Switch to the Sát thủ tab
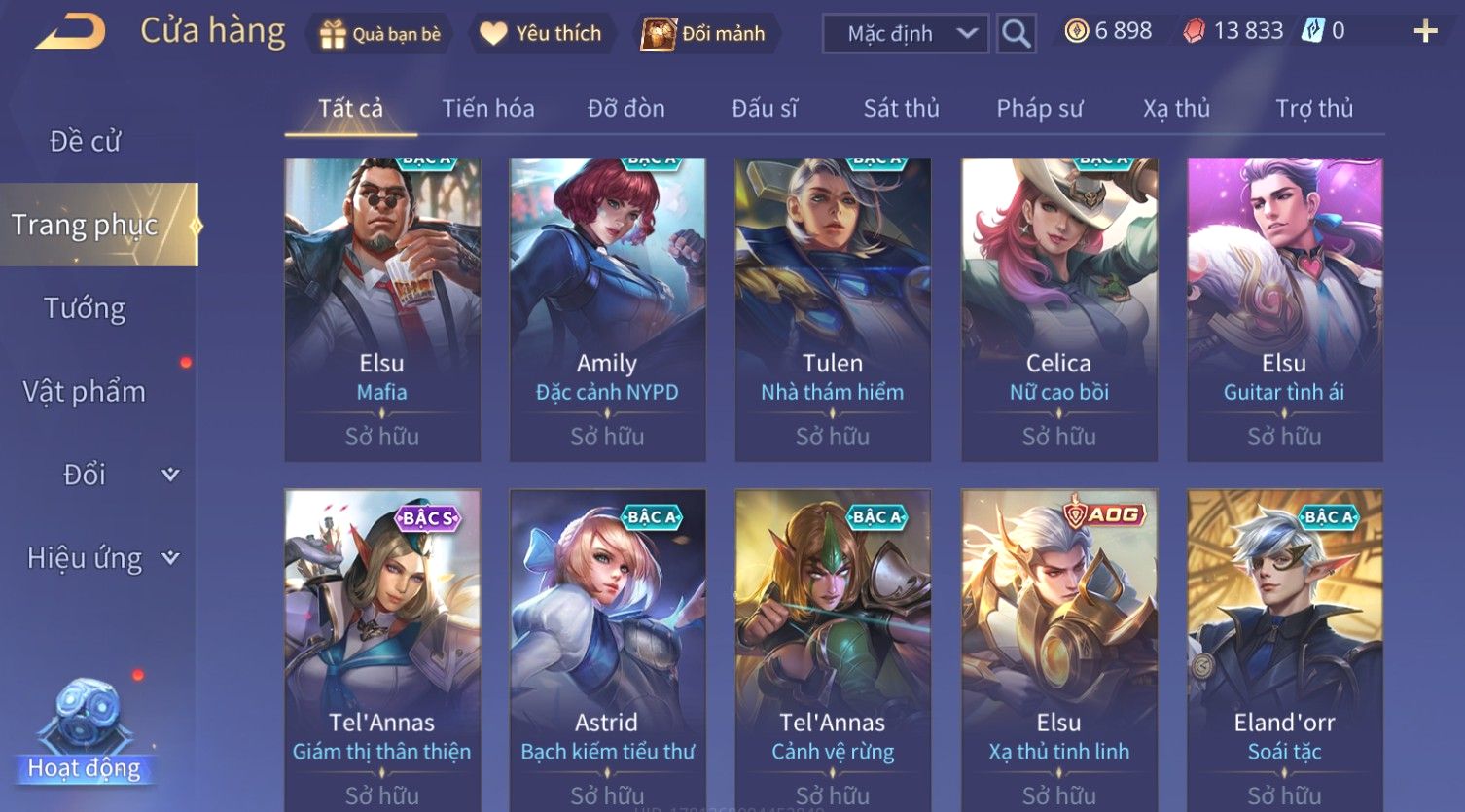 901,108
